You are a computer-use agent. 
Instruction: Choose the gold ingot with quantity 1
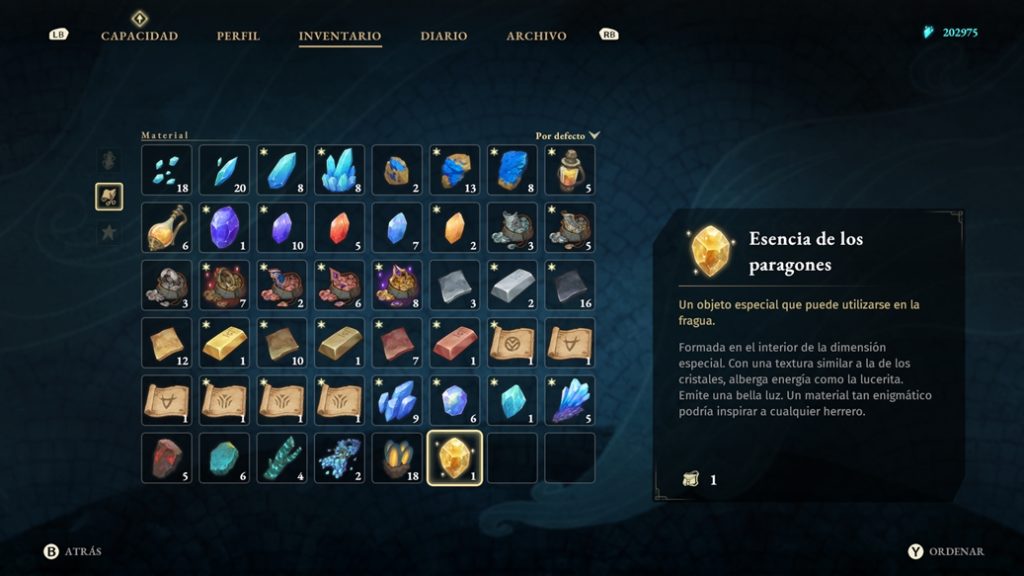[x=224, y=343]
